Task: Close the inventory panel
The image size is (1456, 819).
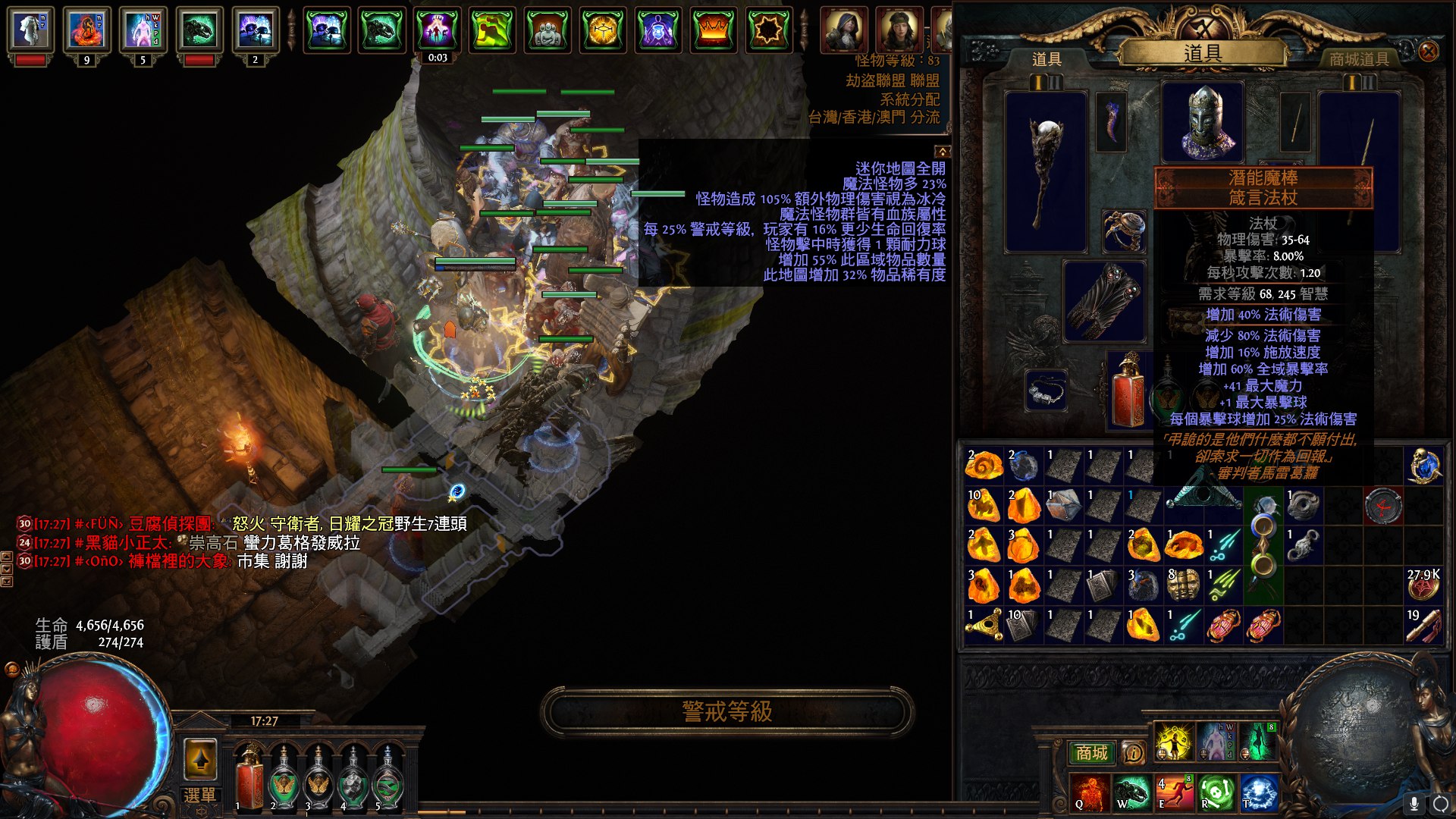Action: (x=1428, y=52)
